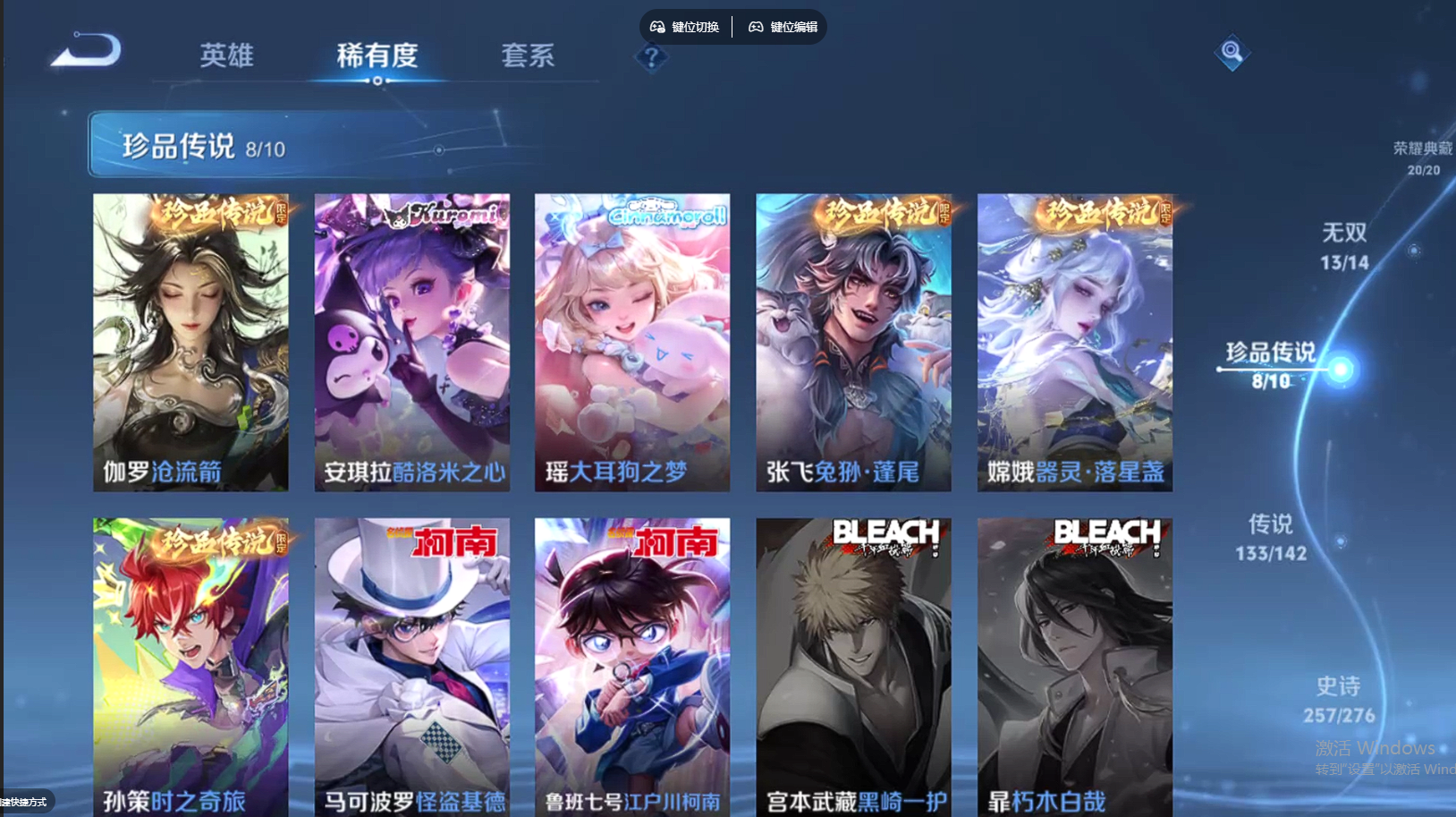
Task: Select the 稀有度 tab
Action: (x=377, y=55)
